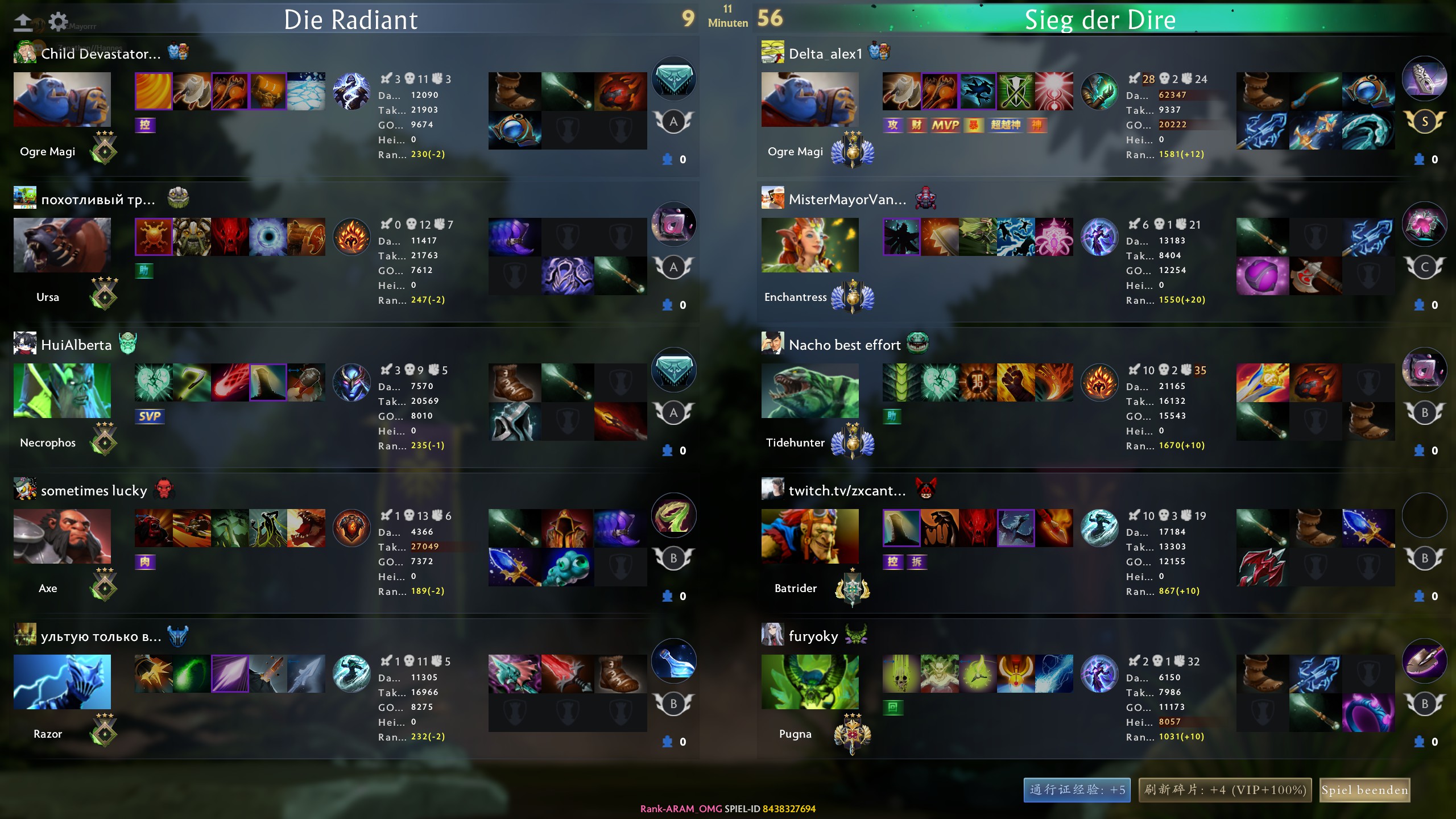Choose the Axe hero portrait
Viewport: 1456px width, 819px height.
pos(62,536)
